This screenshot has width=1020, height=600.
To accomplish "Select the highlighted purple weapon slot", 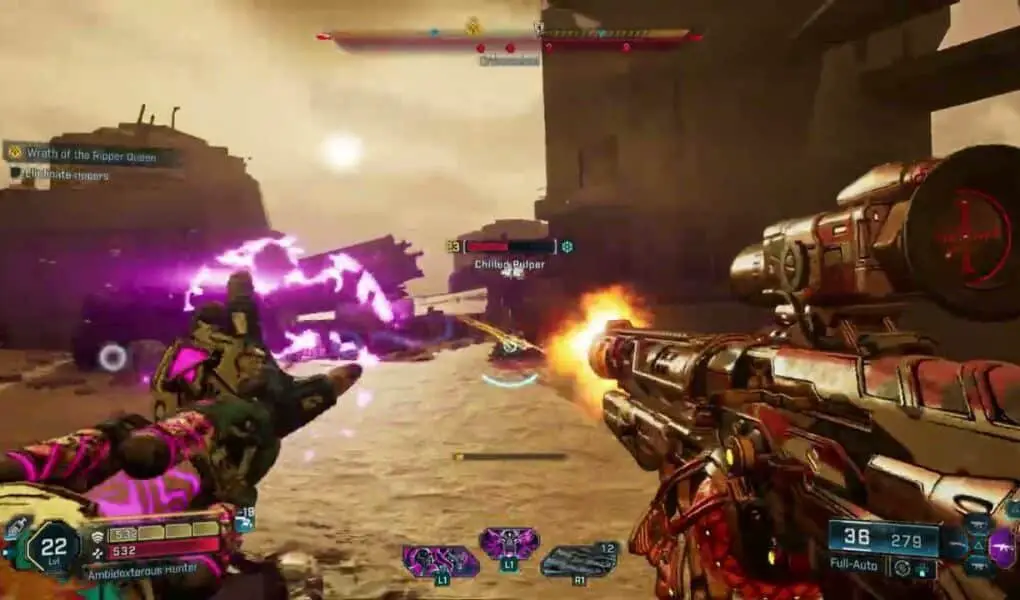I will coord(1001,547).
